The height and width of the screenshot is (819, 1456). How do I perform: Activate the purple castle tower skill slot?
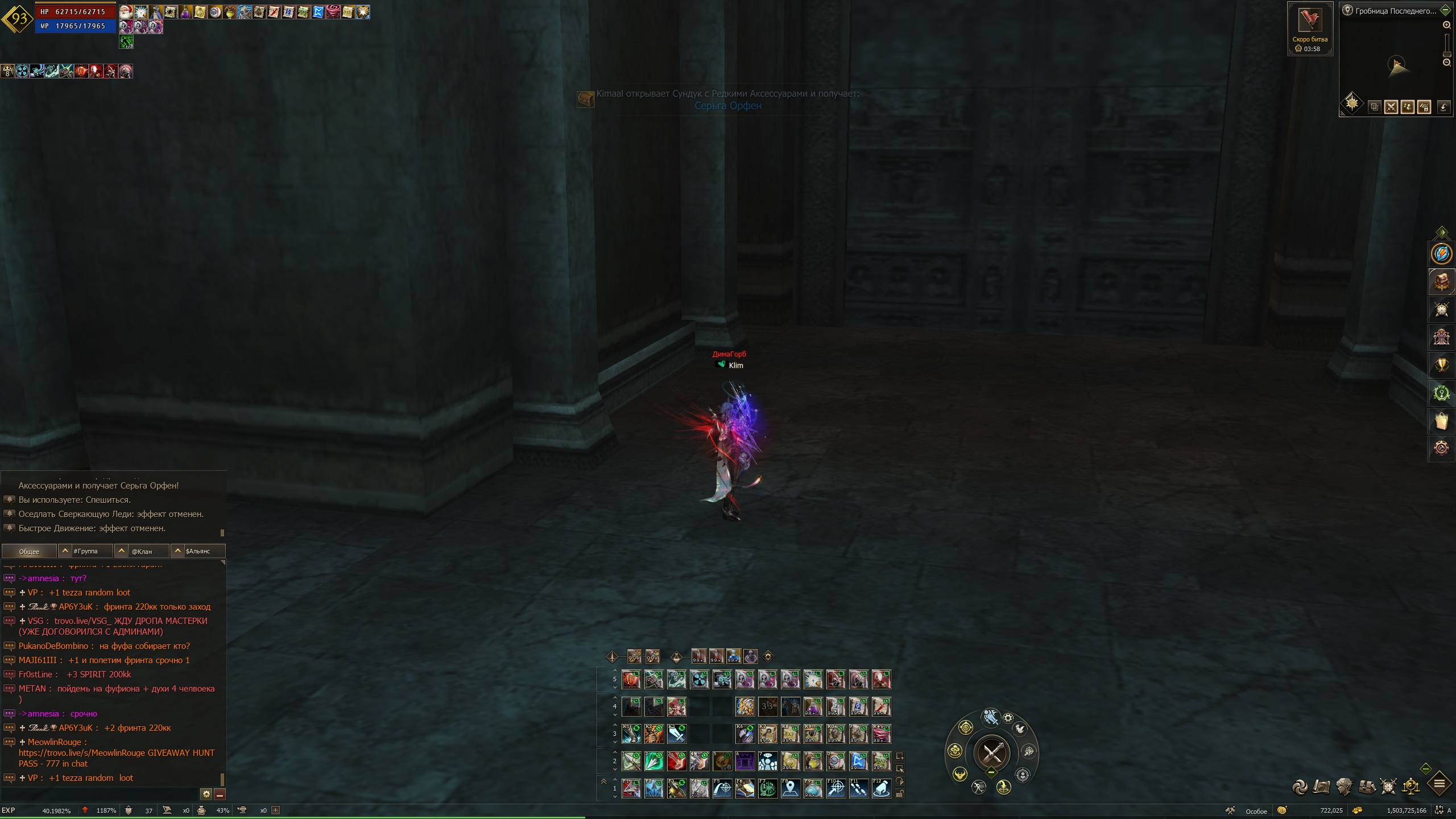pos(744,760)
